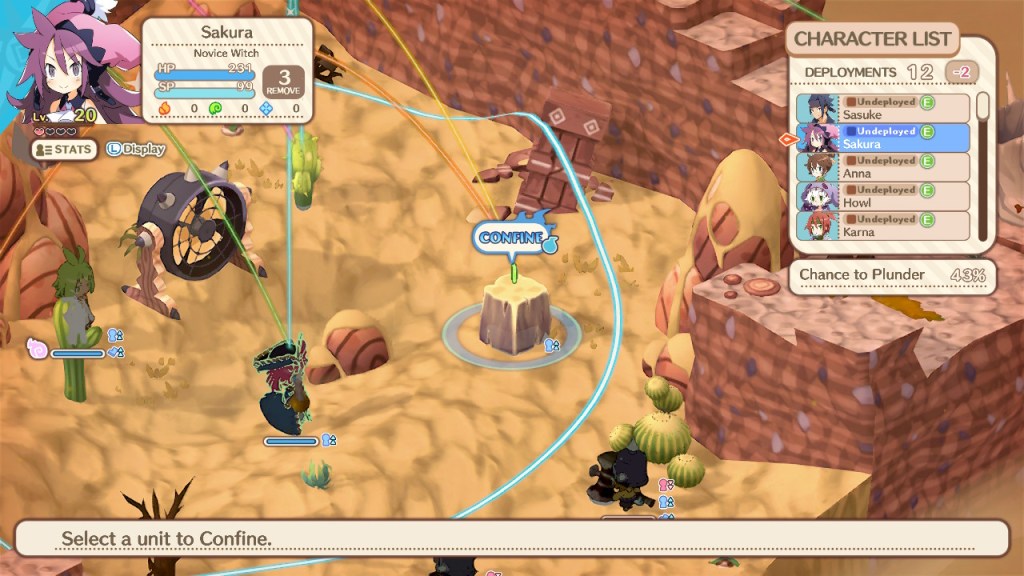Select Sasuke in the character list

tap(884, 108)
